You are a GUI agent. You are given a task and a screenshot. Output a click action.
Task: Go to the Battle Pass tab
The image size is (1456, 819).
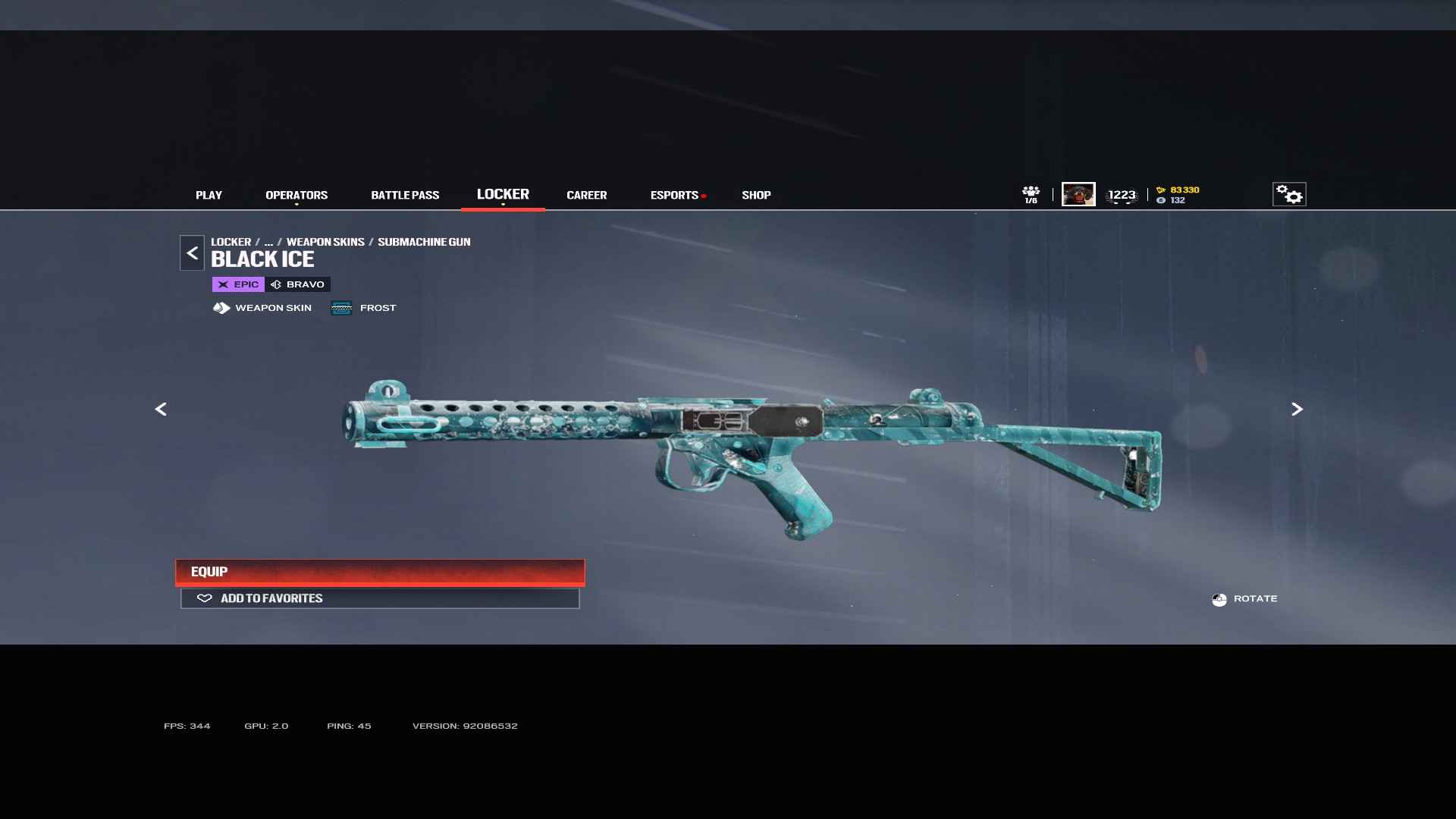[405, 195]
